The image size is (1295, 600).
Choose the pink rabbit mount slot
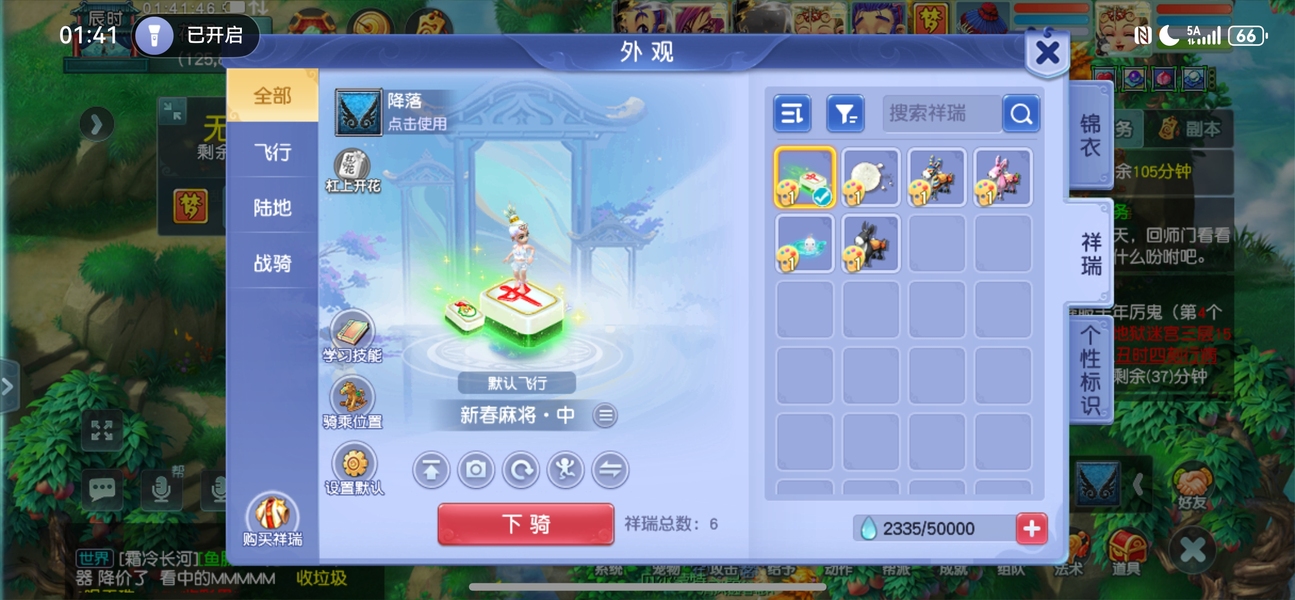(x=1003, y=178)
